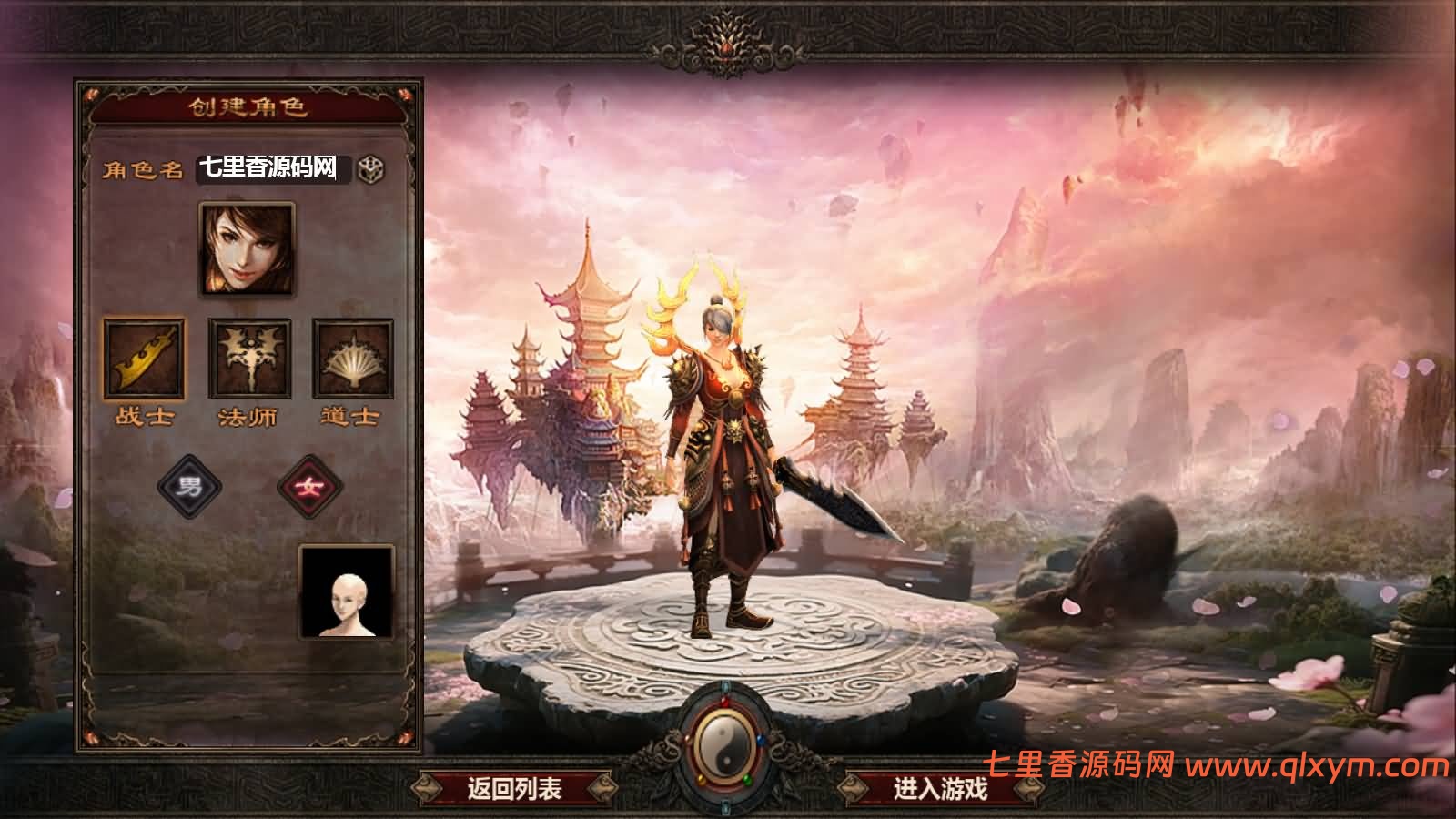Screen dimensions: 1456x819
Task: Click the red gem on the yin-yang ornament
Action: [724, 702]
